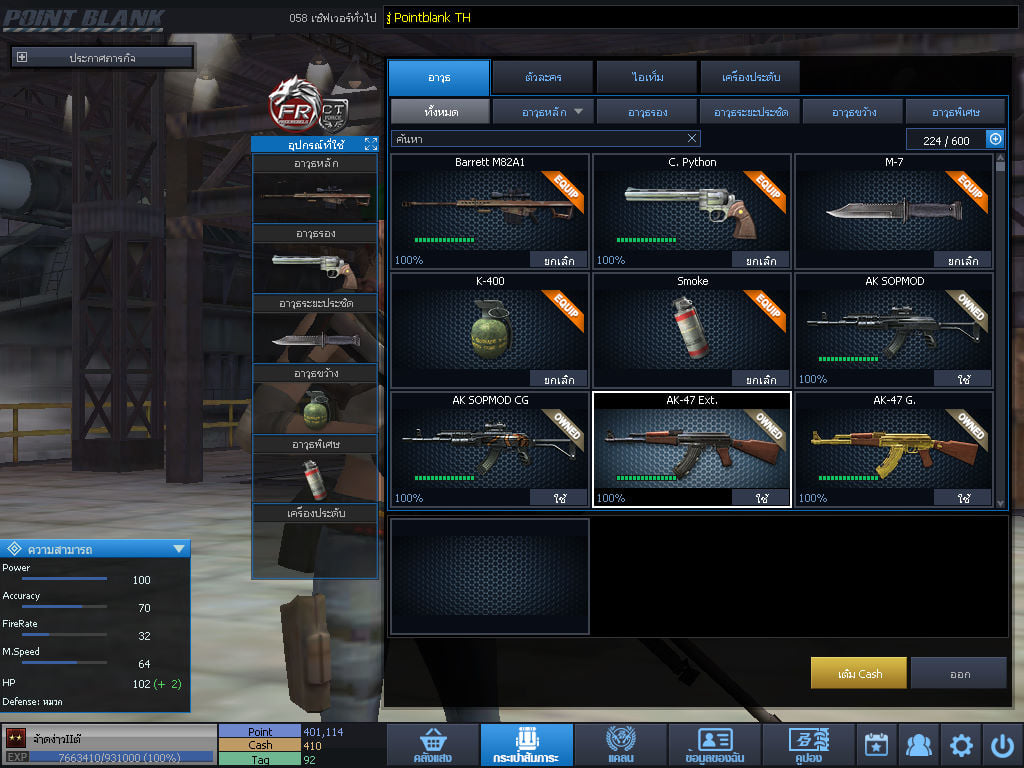Viewport: 1024px width, 768px height.
Task: Filter by อาวุธรอง category
Action: point(647,112)
